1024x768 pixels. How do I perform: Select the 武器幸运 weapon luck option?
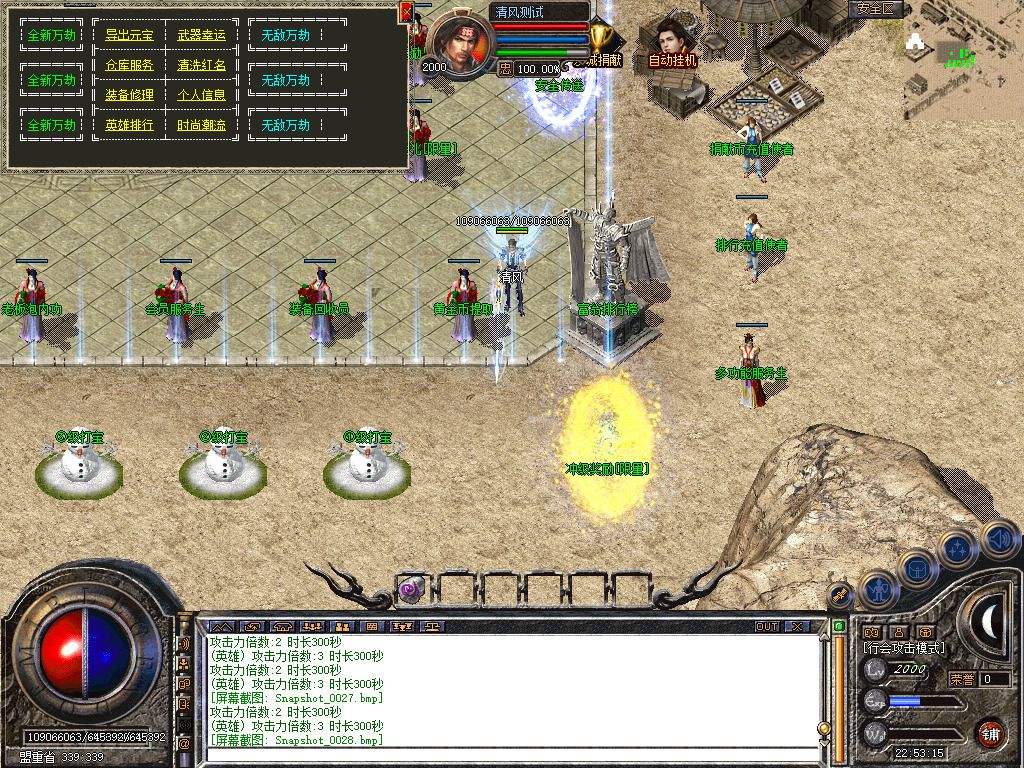coord(201,35)
